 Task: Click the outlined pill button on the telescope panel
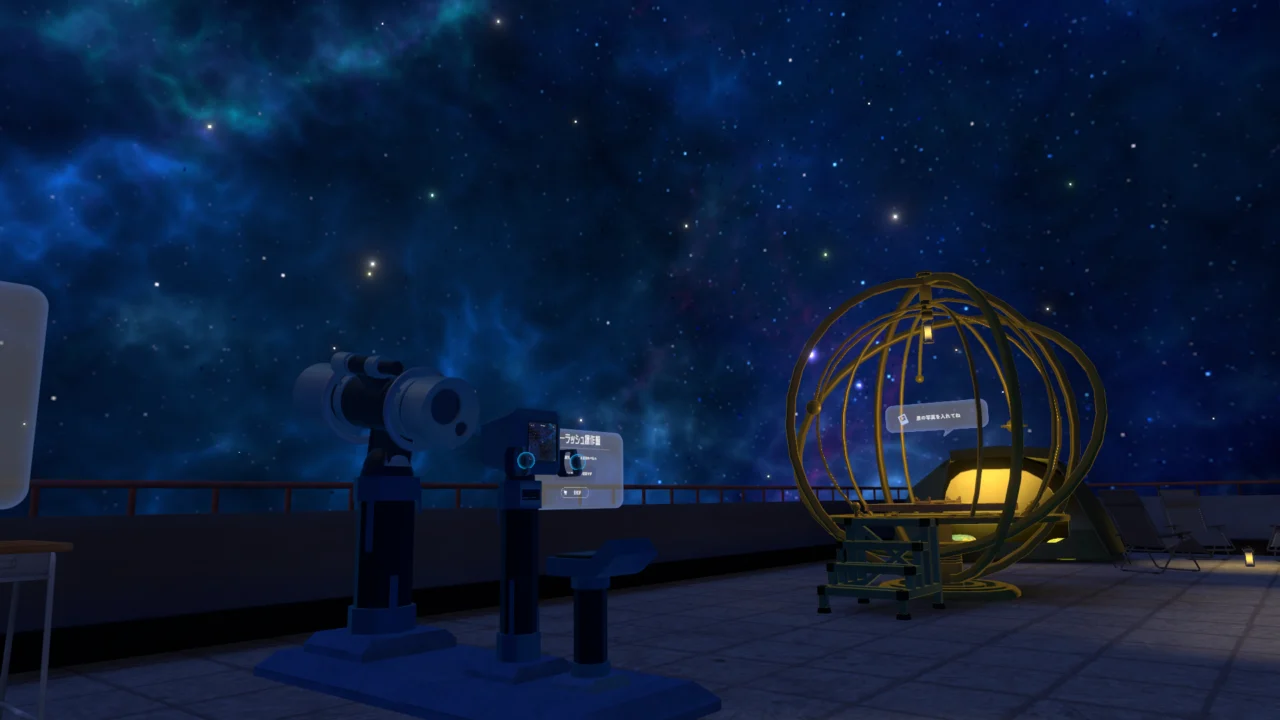pyautogui.click(x=575, y=492)
